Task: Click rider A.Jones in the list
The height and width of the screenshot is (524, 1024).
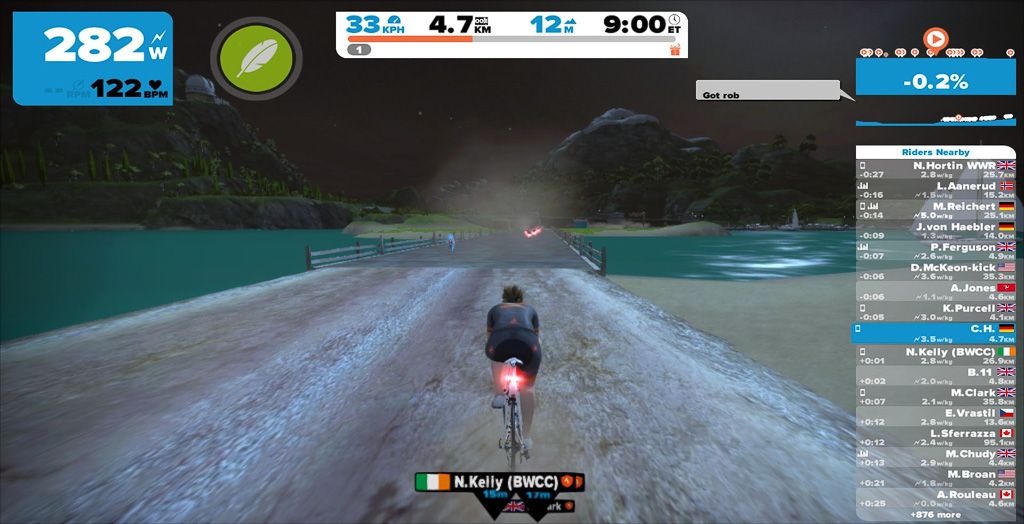Action: [935, 292]
